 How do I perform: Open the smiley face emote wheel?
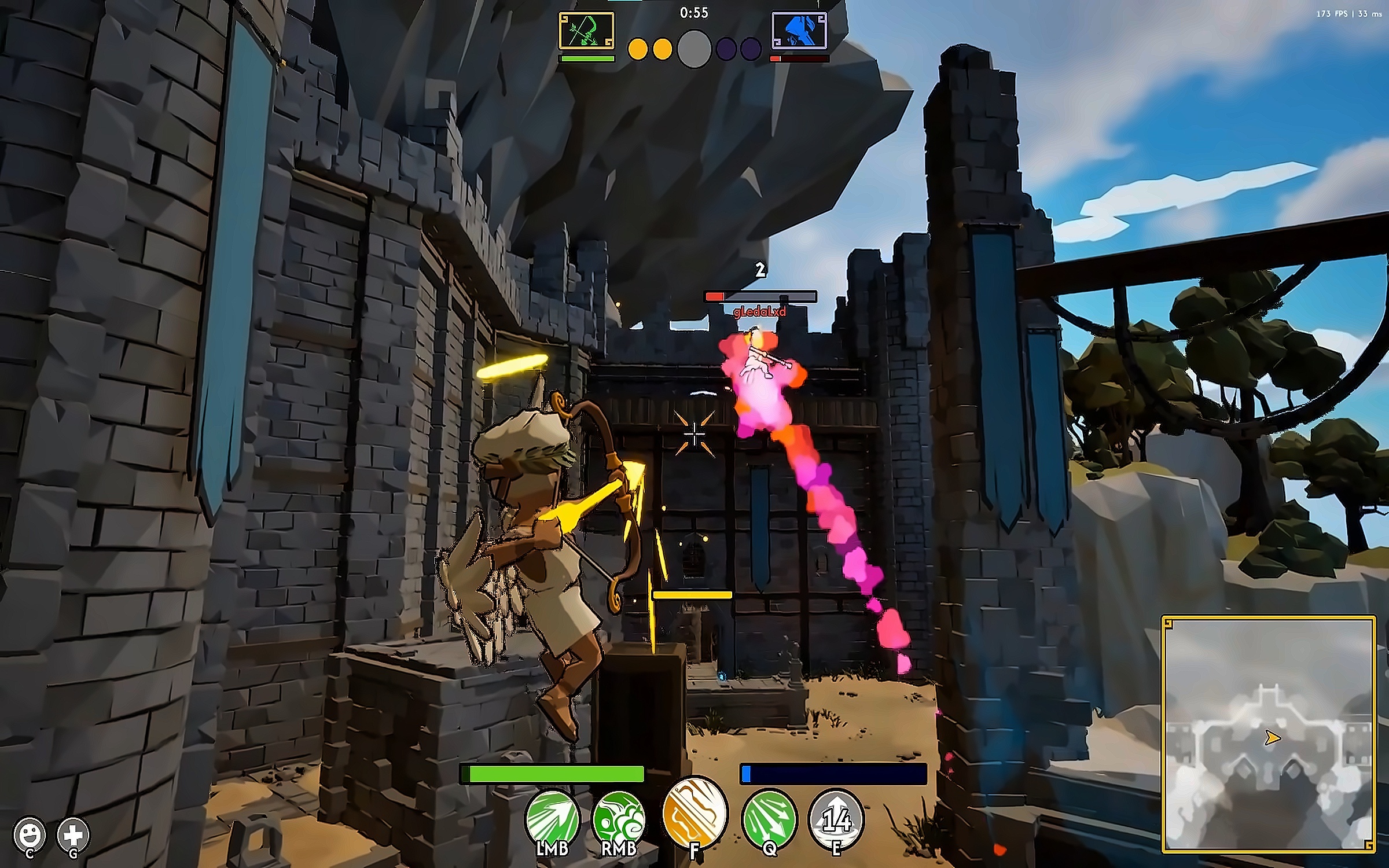tap(30, 834)
